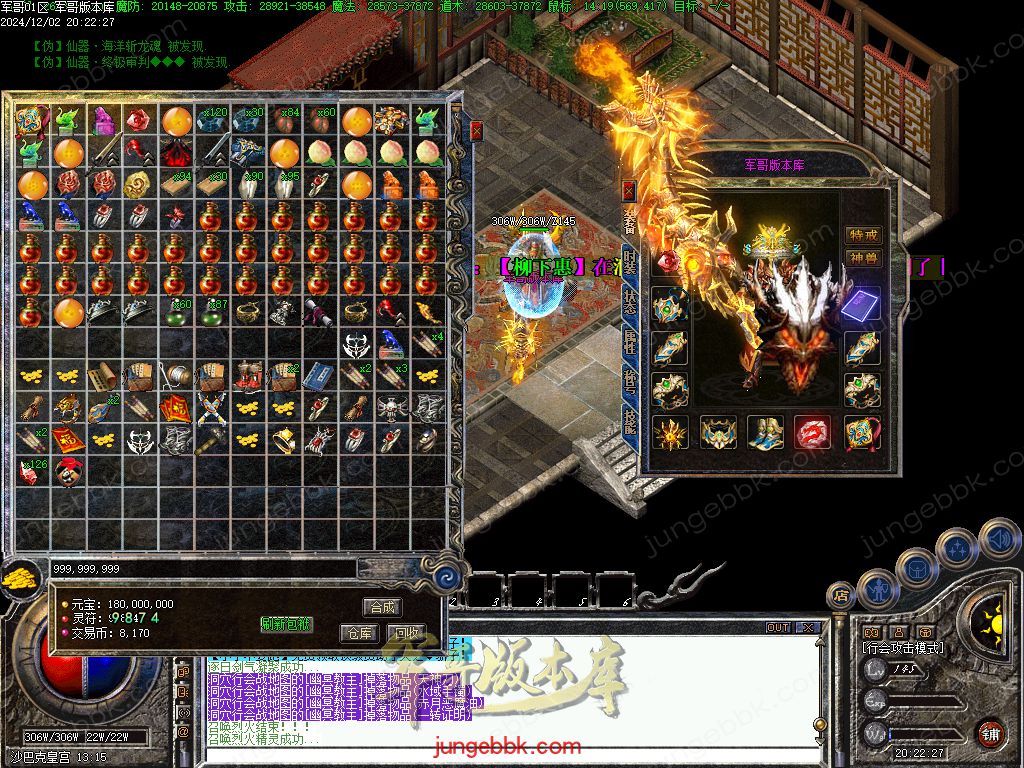Open the 特戒 special ring button
Viewport: 1024px width, 768px height.
point(863,235)
